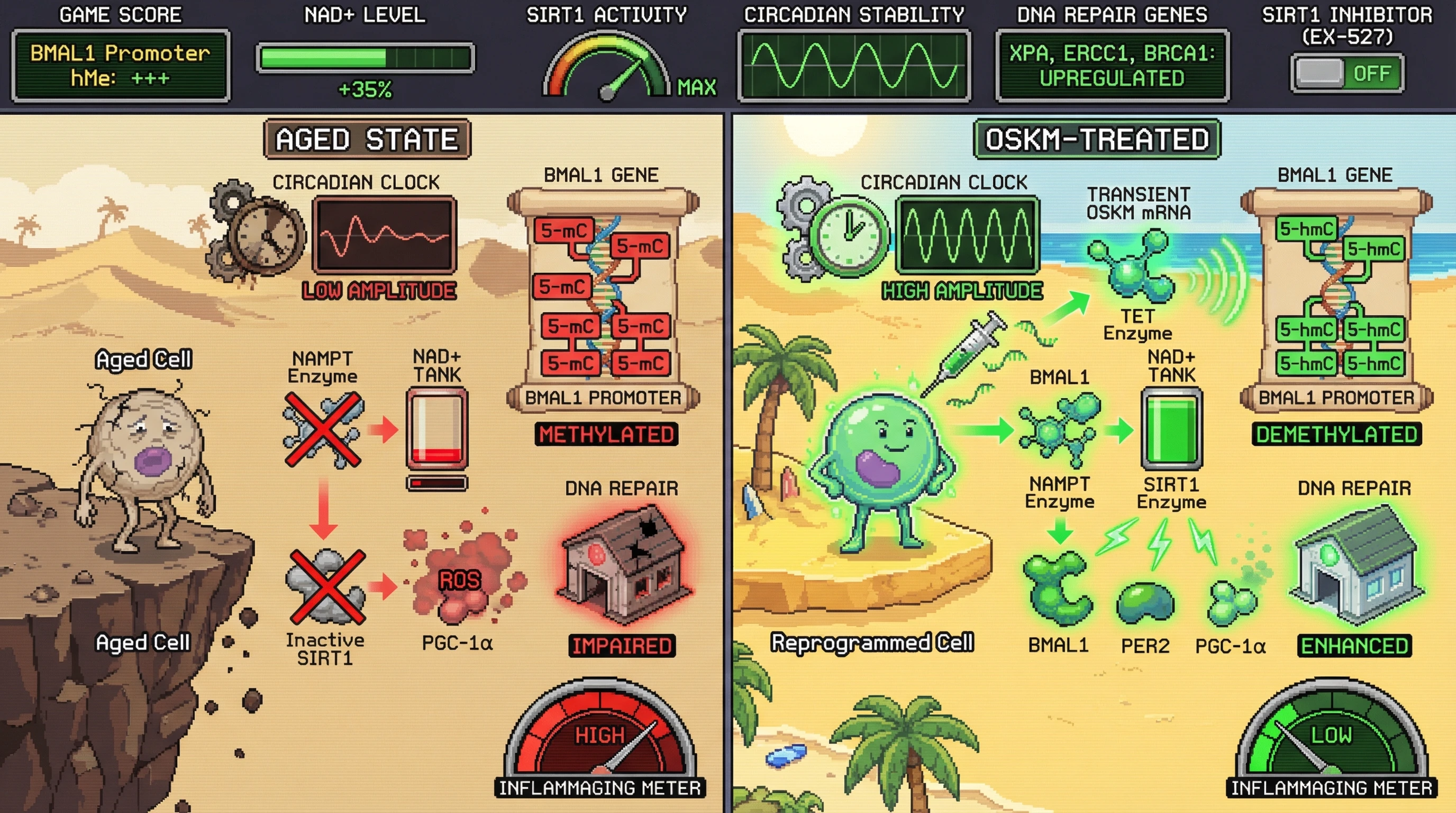
Task: Toggle the SIRT1 Inhibitor EX-527 switch
Action: point(1346,74)
